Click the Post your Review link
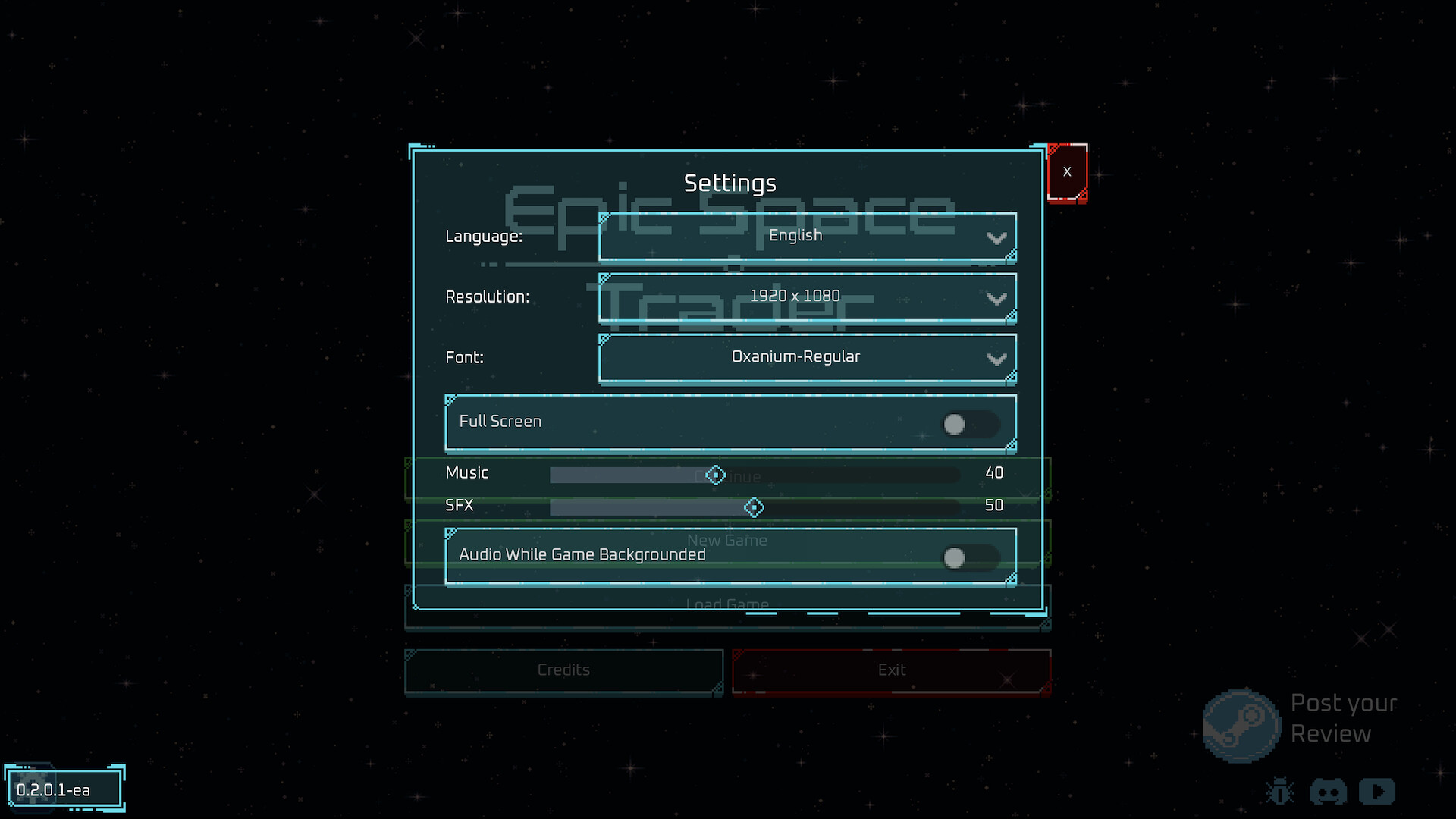 (x=1342, y=718)
